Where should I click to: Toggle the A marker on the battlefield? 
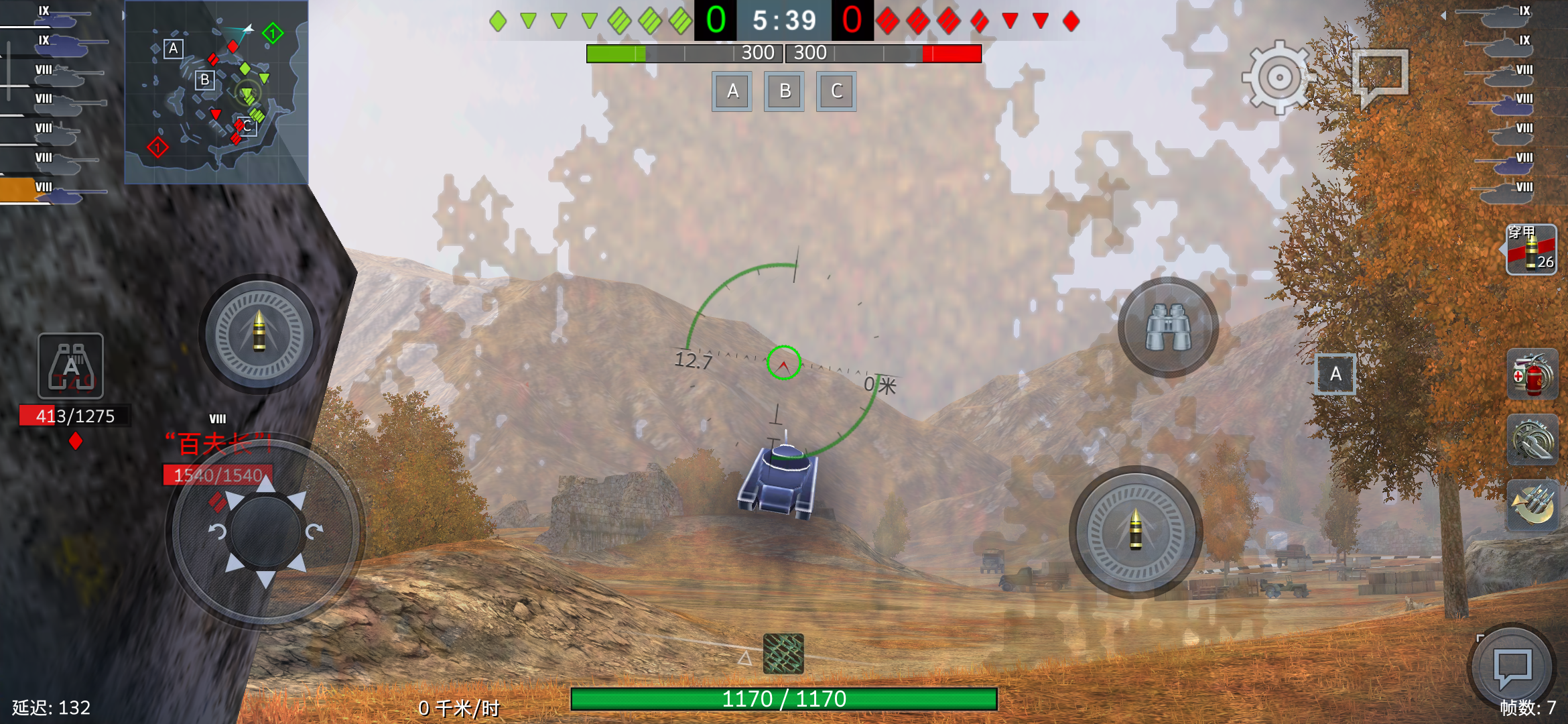(x=1335, y=375)
